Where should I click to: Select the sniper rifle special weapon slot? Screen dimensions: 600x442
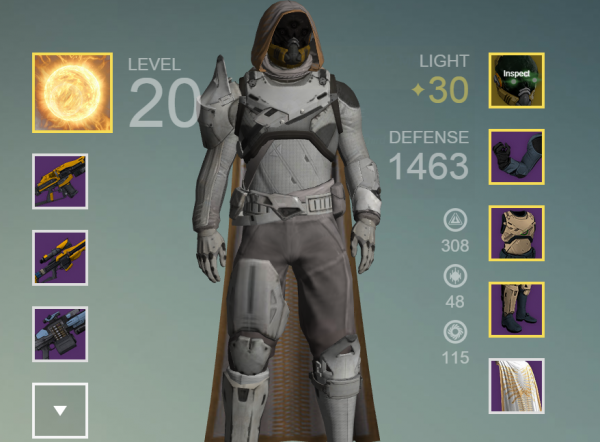coord(60,257)
